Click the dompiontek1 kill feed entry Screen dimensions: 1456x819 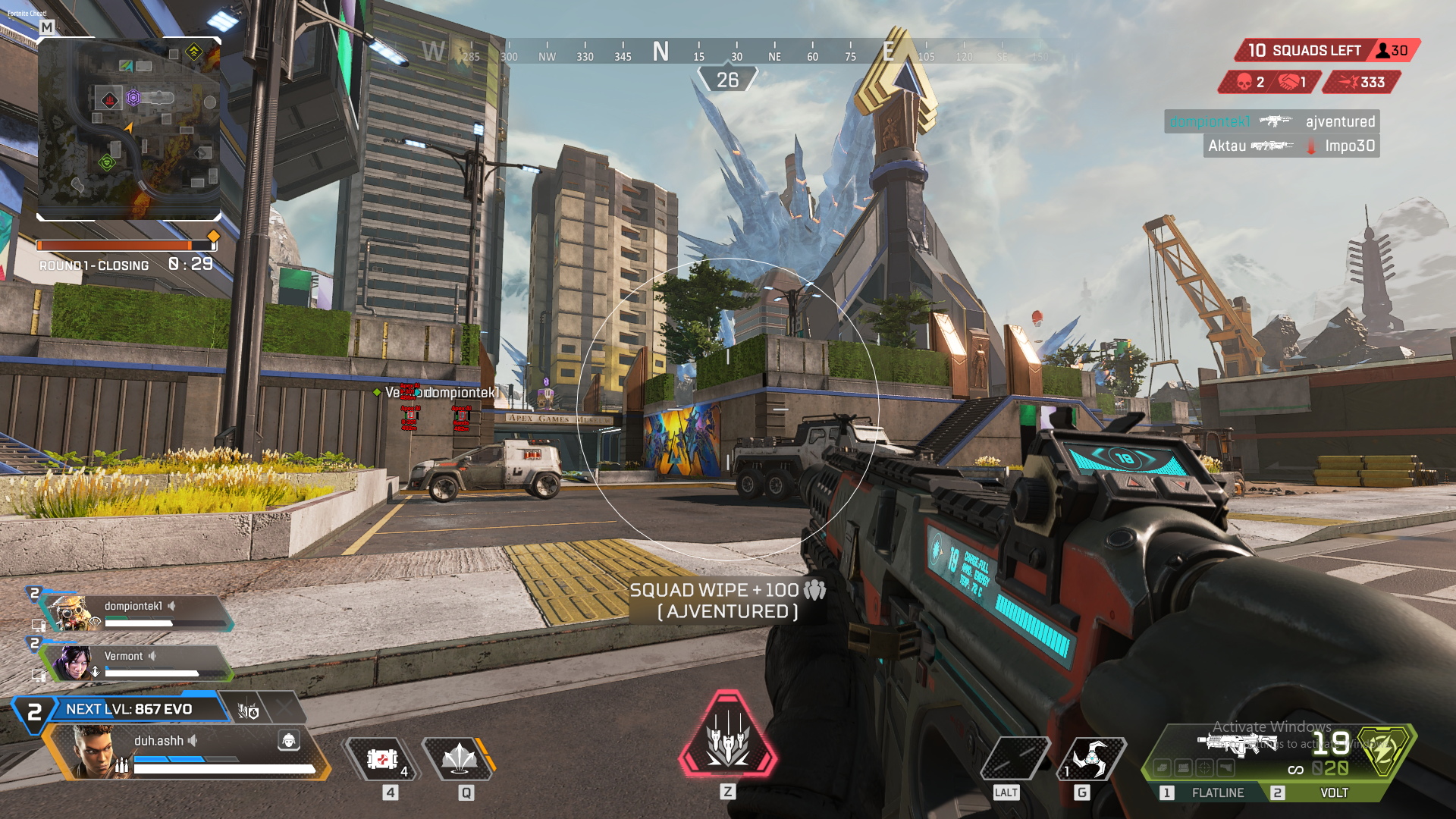click(1271, 121)
